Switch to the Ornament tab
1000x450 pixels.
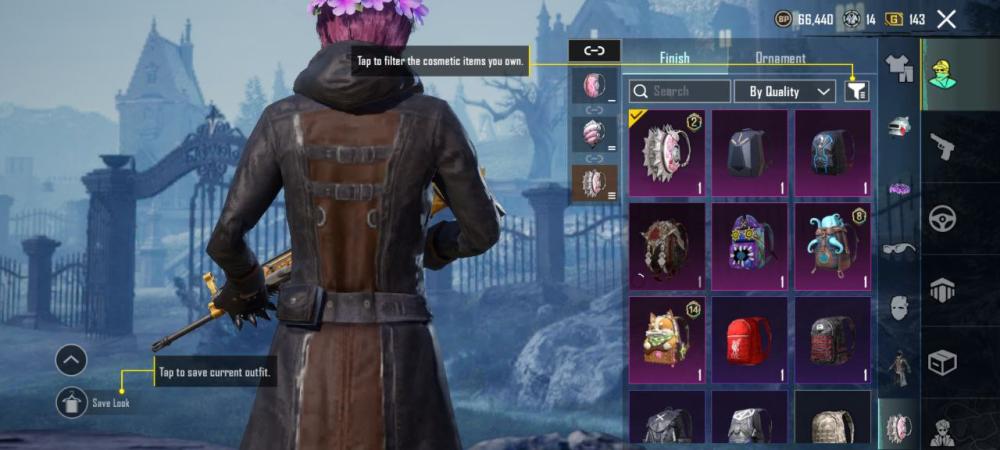(x=780, y=58)
